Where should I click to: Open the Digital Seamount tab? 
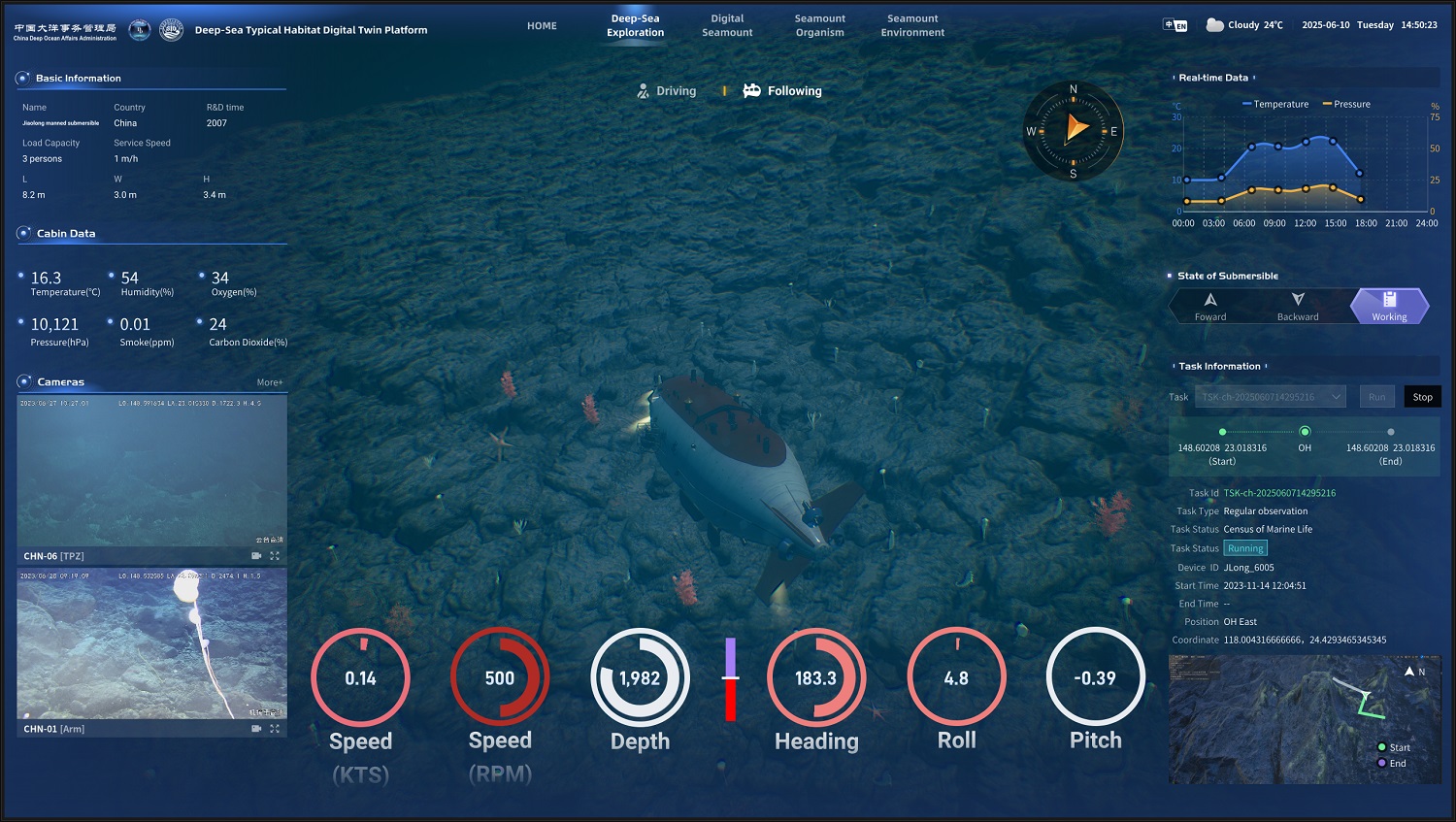tap(727, 24)
